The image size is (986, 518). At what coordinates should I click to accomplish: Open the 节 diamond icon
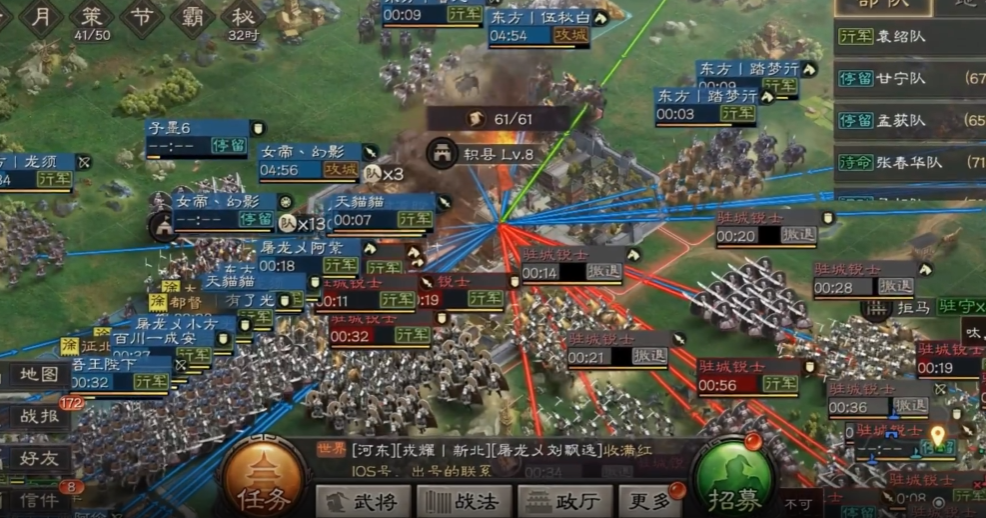point(143,17)
